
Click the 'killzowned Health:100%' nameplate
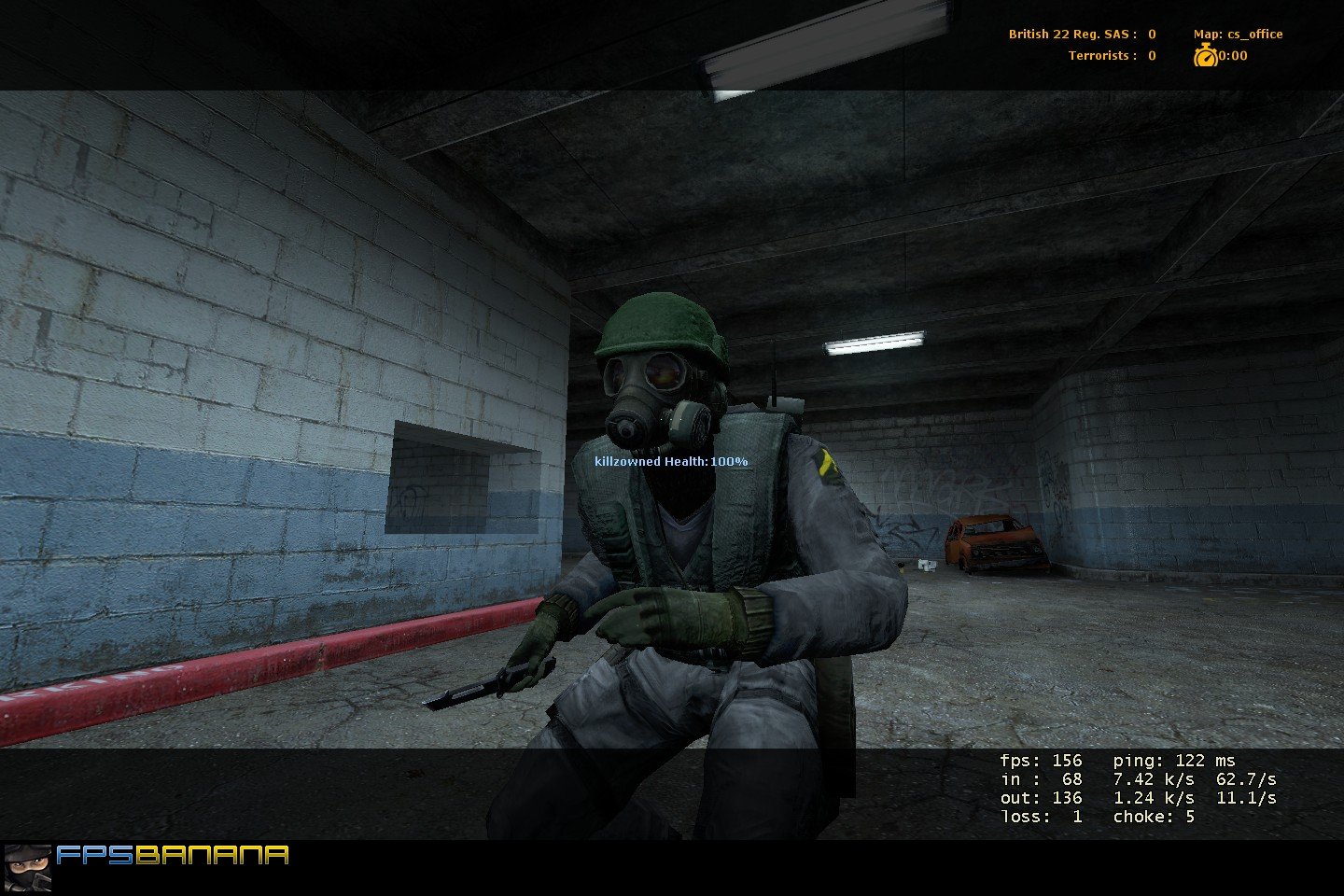[x=670, y=460]
